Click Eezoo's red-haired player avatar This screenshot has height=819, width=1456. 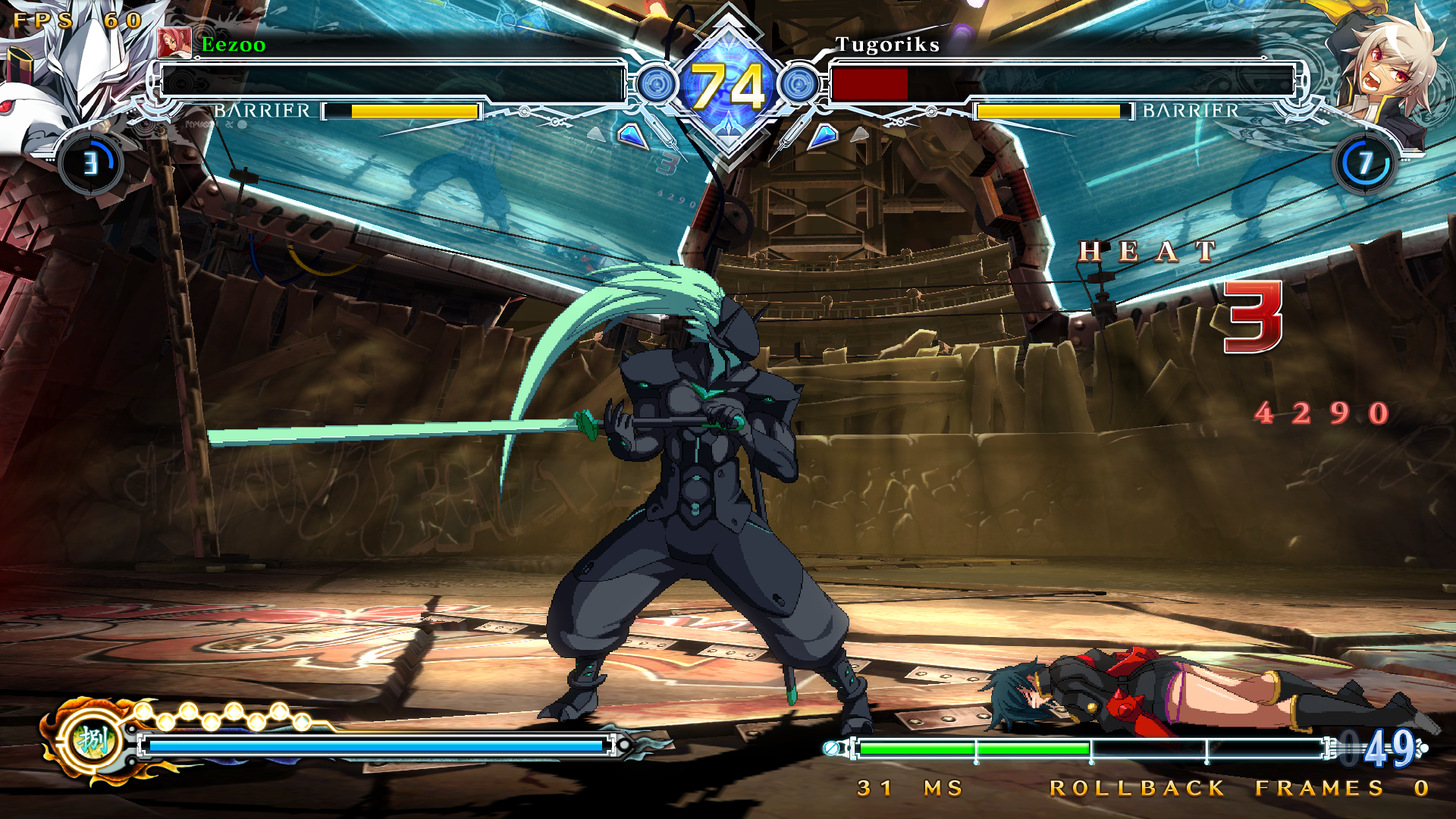(174, 43)
